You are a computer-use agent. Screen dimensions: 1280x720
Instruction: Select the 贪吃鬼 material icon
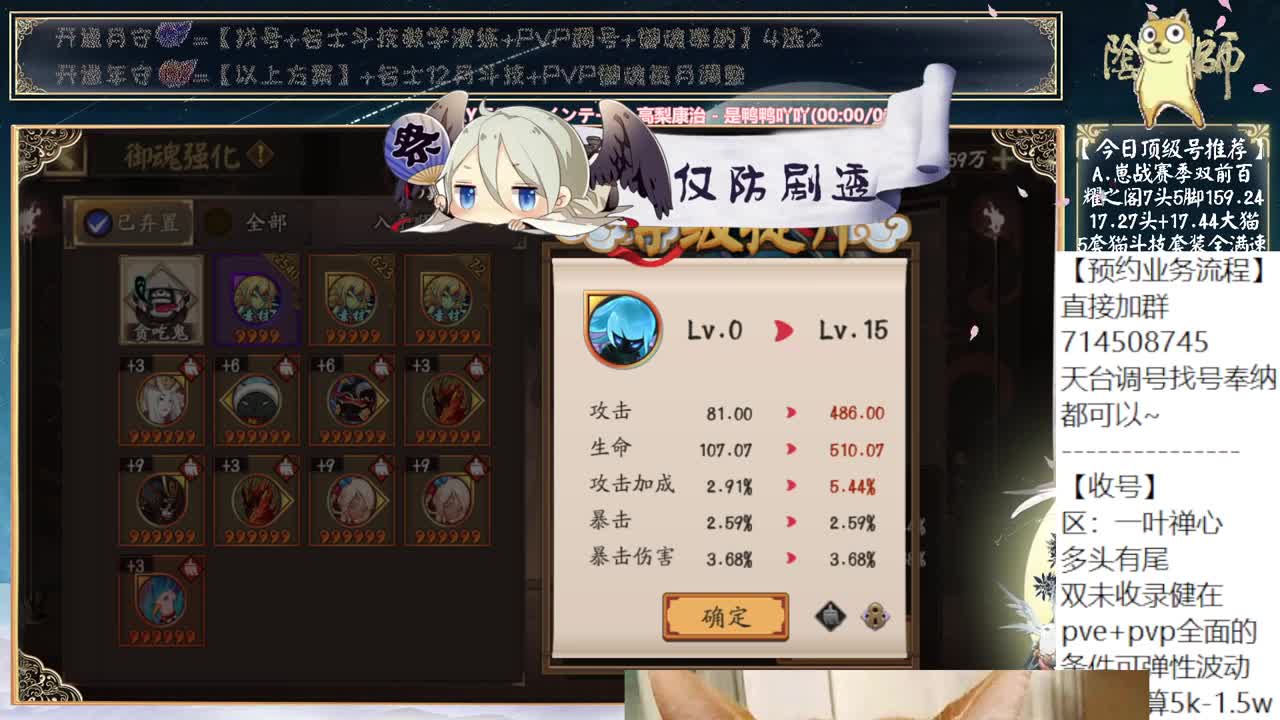tap(160, 300)
